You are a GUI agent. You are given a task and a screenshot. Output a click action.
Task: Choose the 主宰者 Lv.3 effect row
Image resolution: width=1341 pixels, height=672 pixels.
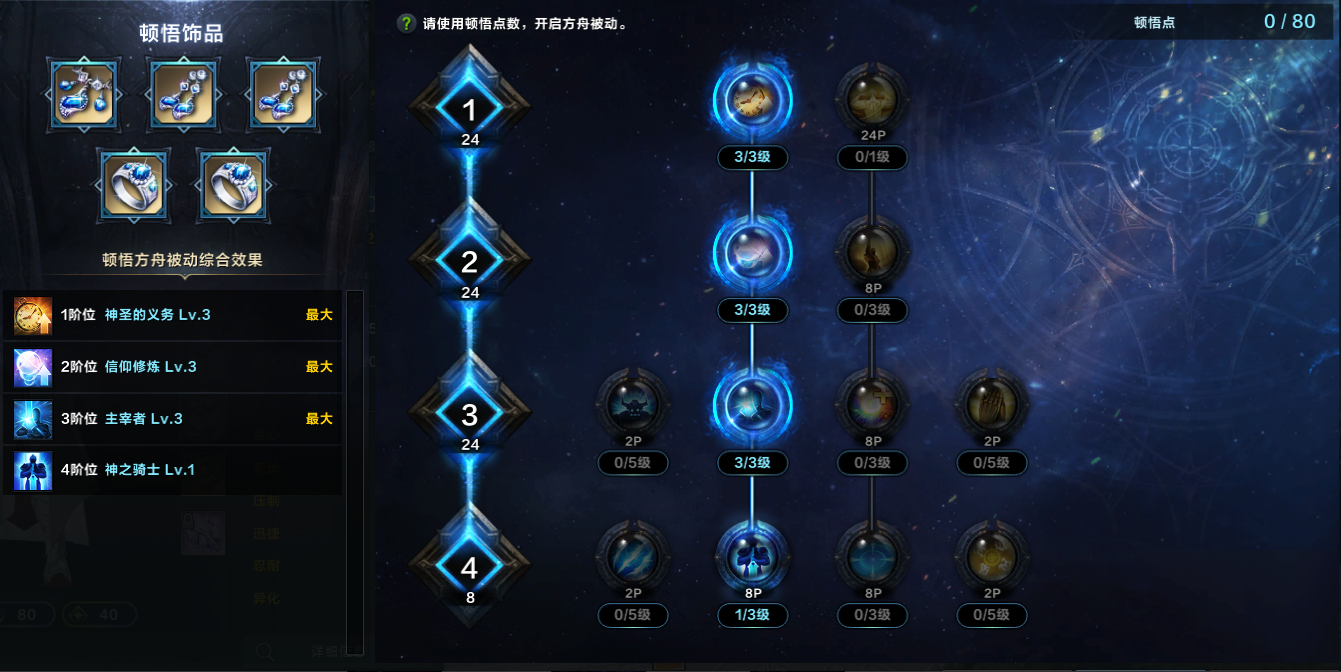pos(172,419)
